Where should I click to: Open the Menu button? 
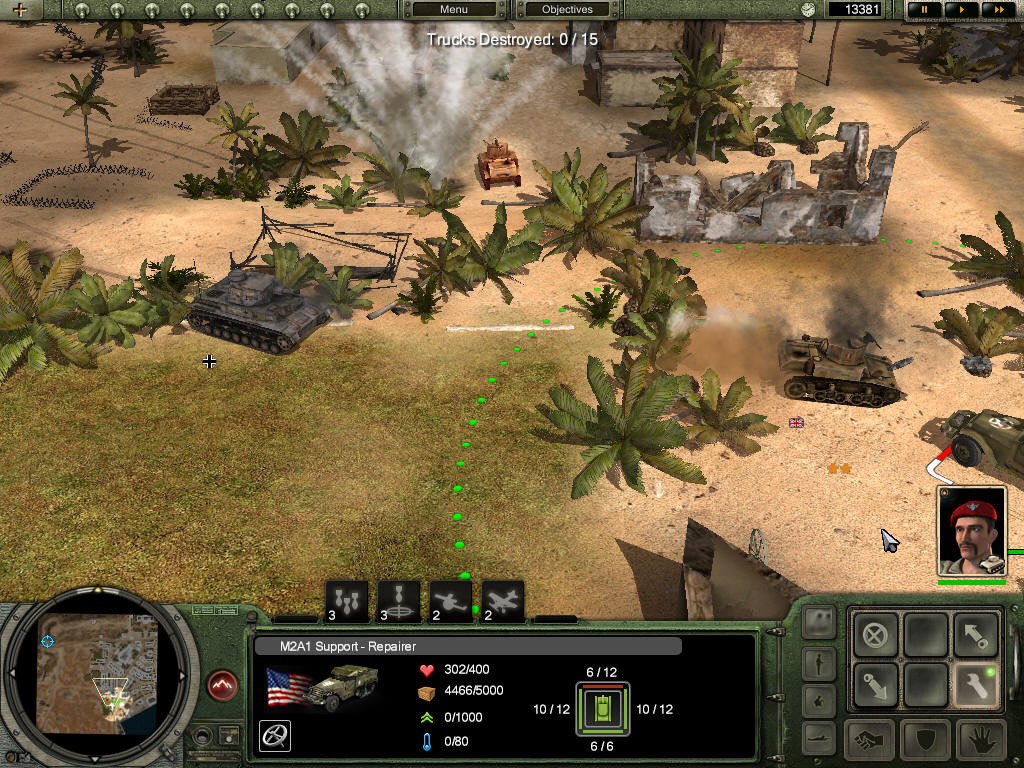454,9
